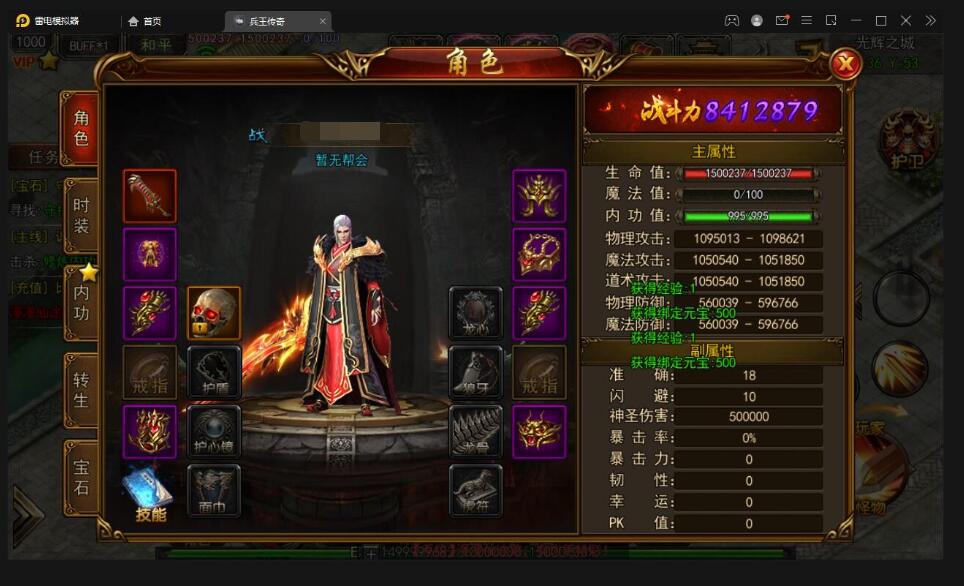Select the 面巾 slot
The height and width of the screenshot is (586, 964).
coord(214,490)
